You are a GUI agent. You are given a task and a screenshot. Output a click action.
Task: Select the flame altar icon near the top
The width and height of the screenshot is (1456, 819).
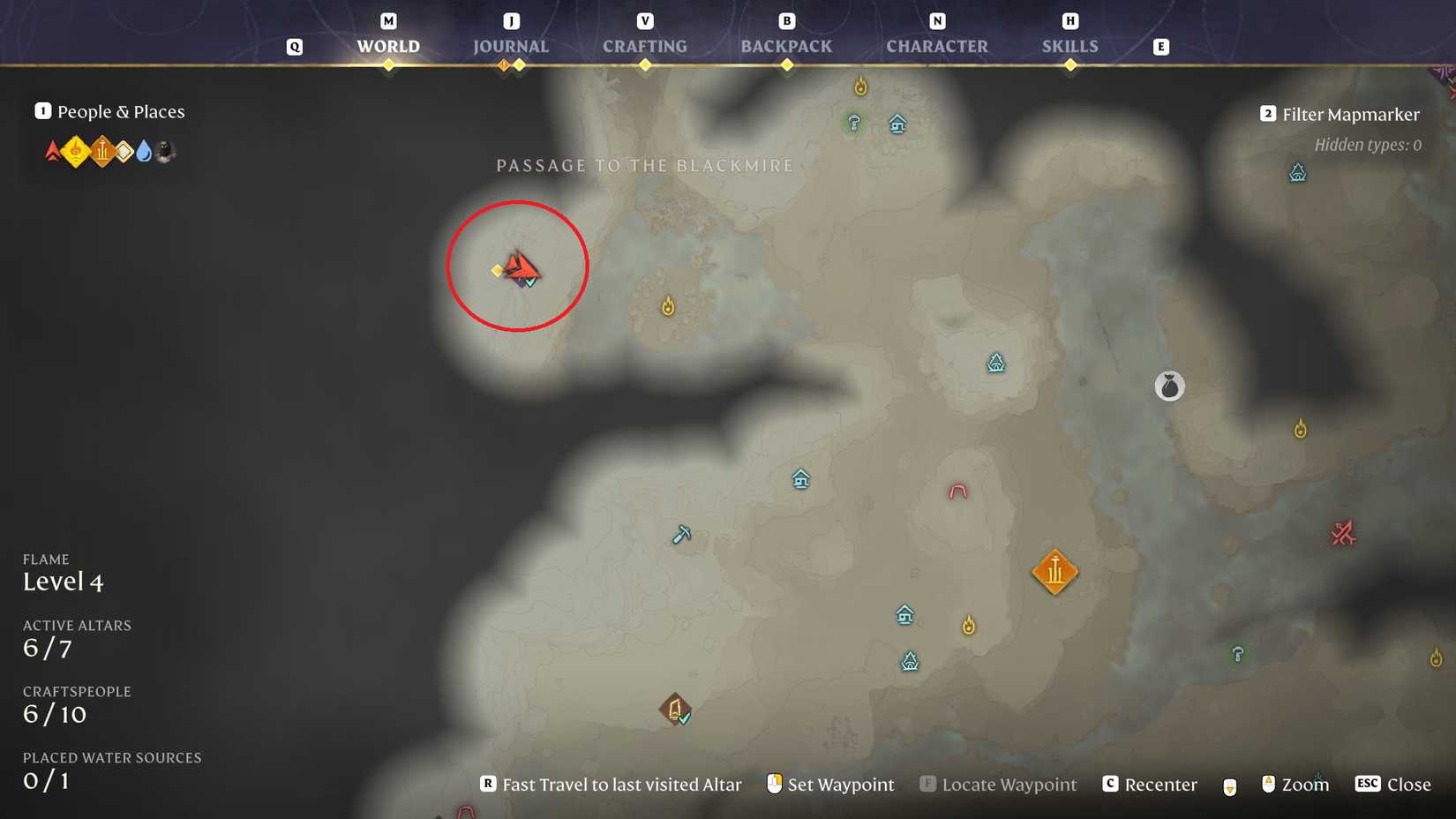pyautogui.click(x=860, y=86)
